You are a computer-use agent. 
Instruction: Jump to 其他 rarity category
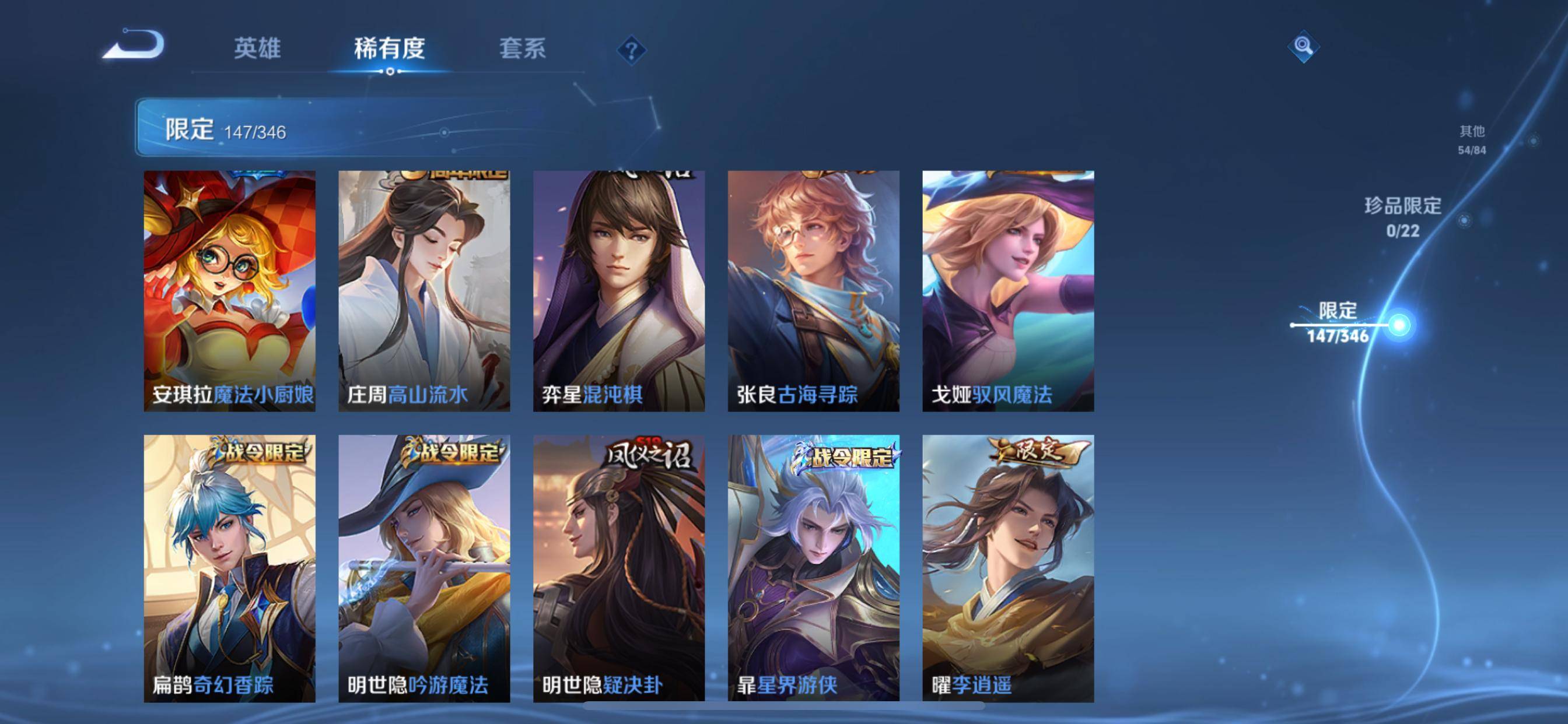click(x=1472, y=139)
